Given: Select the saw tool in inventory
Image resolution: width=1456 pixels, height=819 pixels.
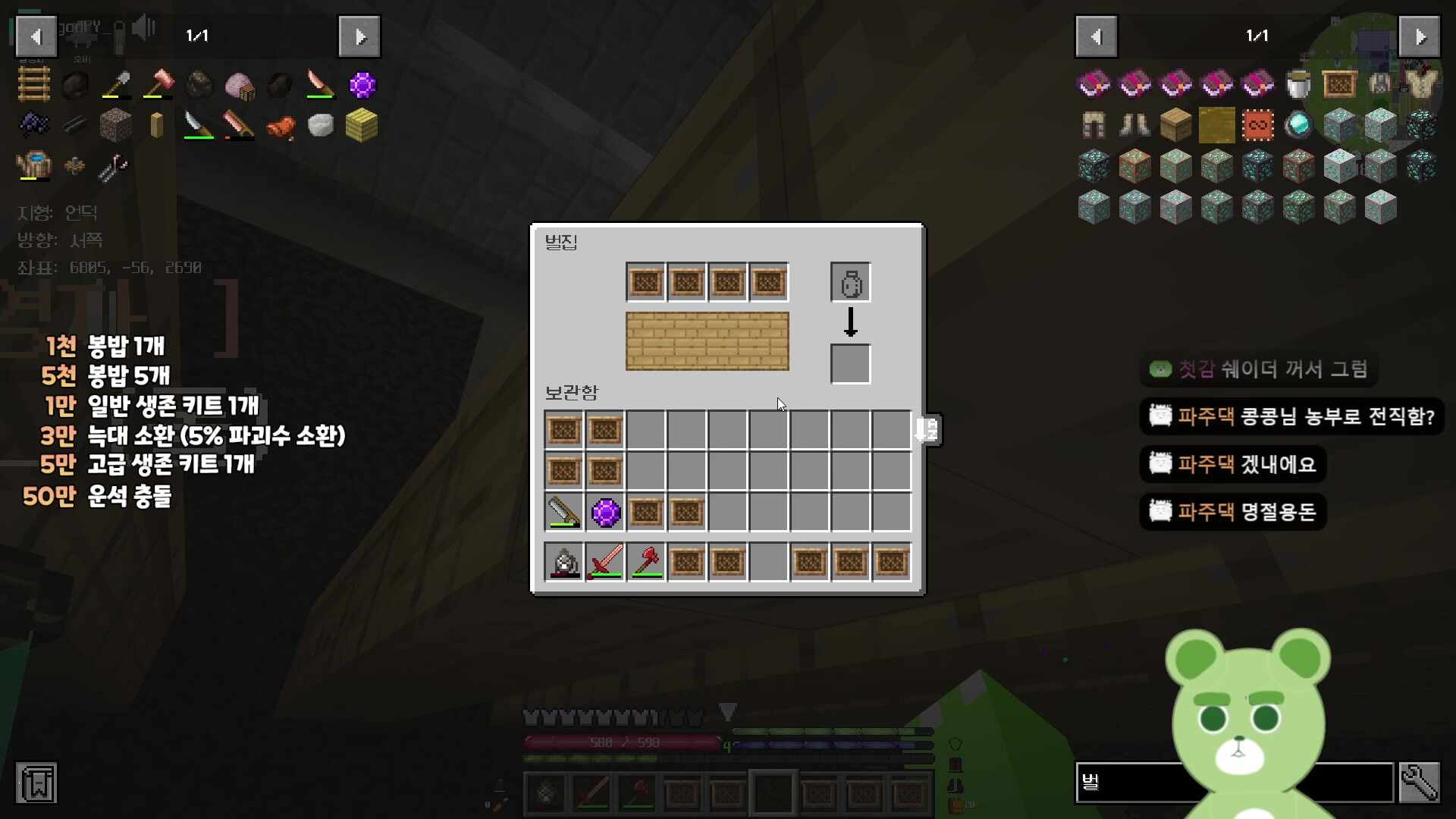Looking at the screenshot, I should pos(564,513).
